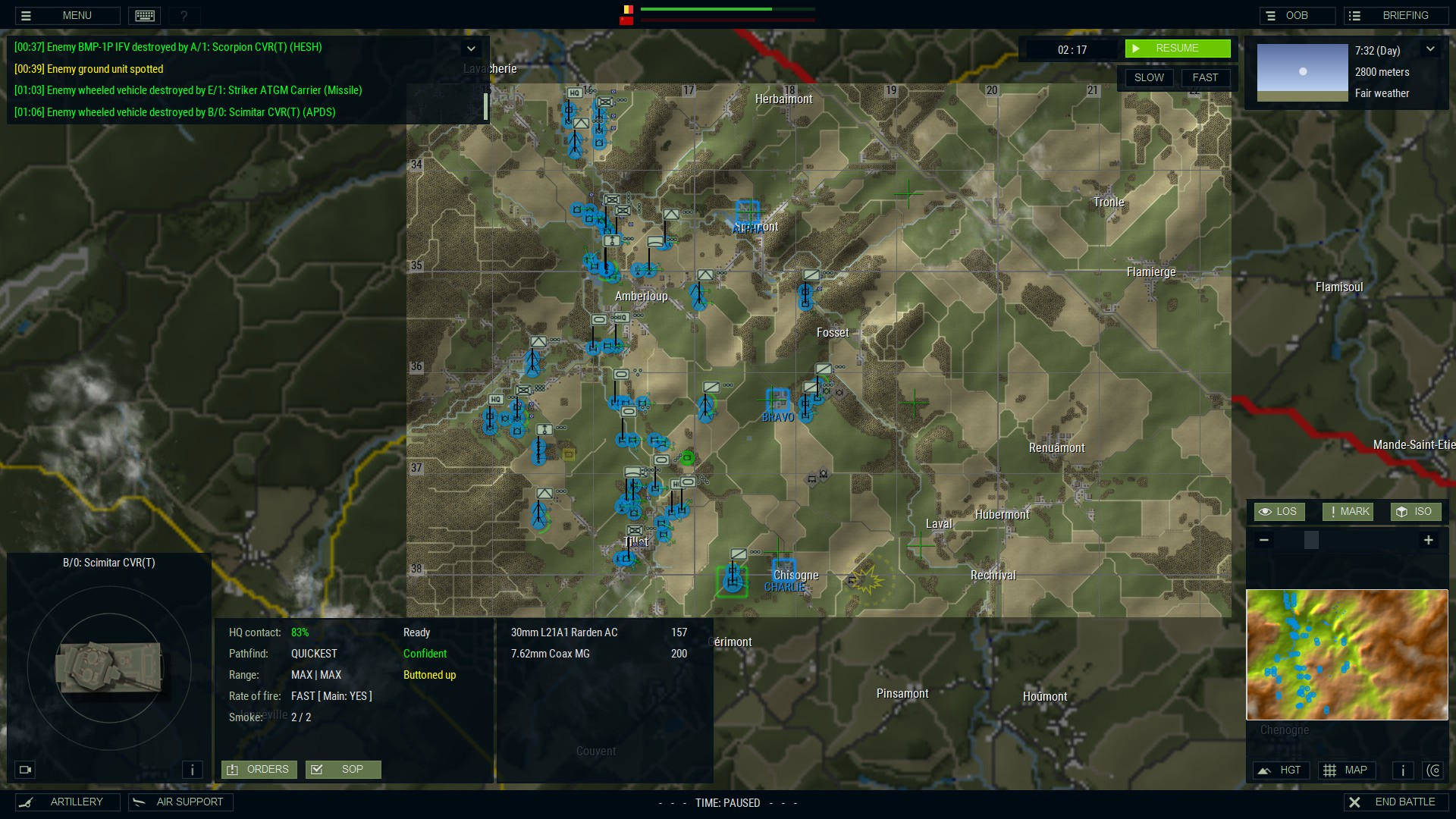Toggle the HGT height overlay
Screen dimensions: 1456x819
[x=1281, y=770]
